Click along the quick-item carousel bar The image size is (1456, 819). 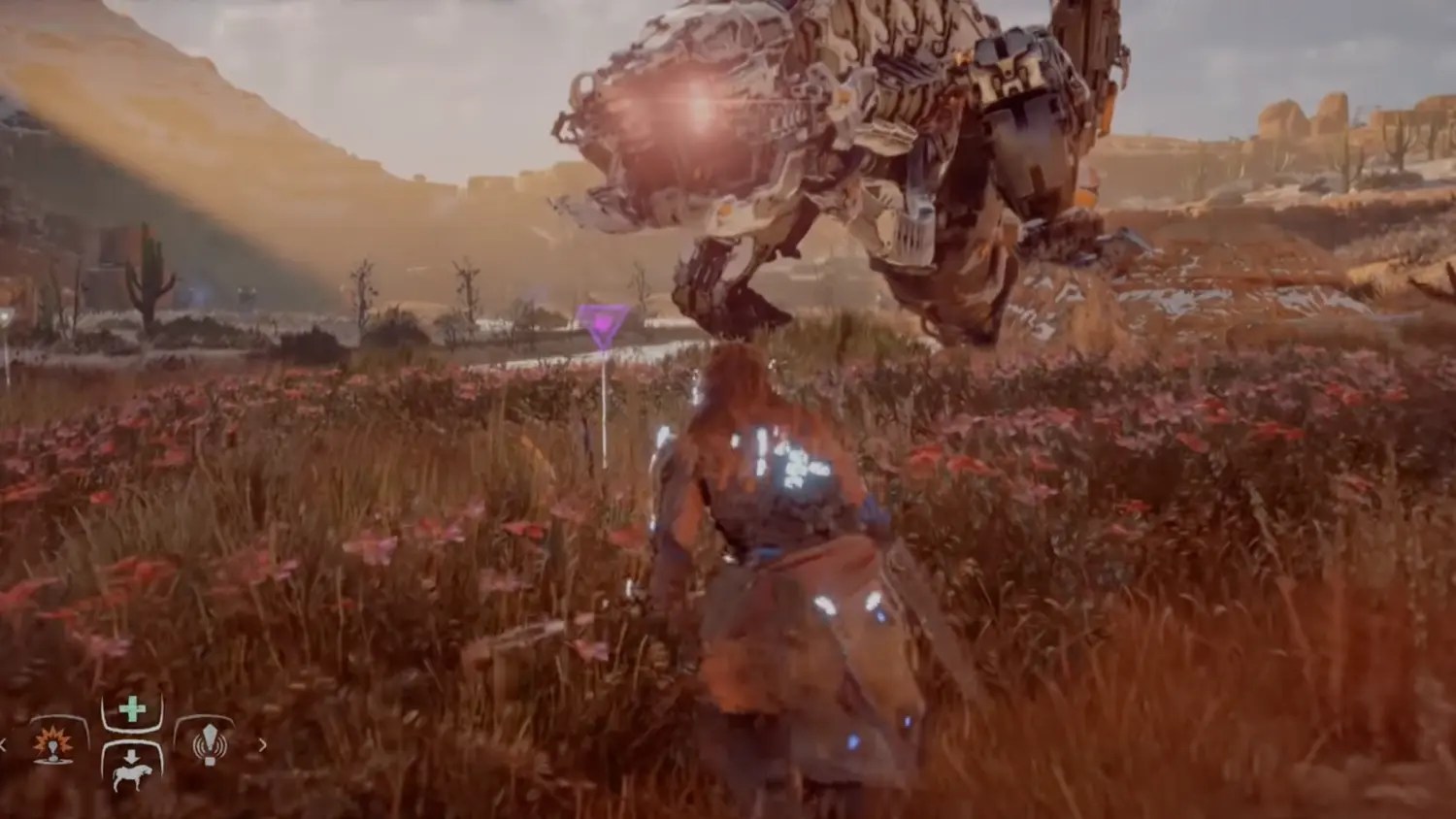tap(131, 745)
